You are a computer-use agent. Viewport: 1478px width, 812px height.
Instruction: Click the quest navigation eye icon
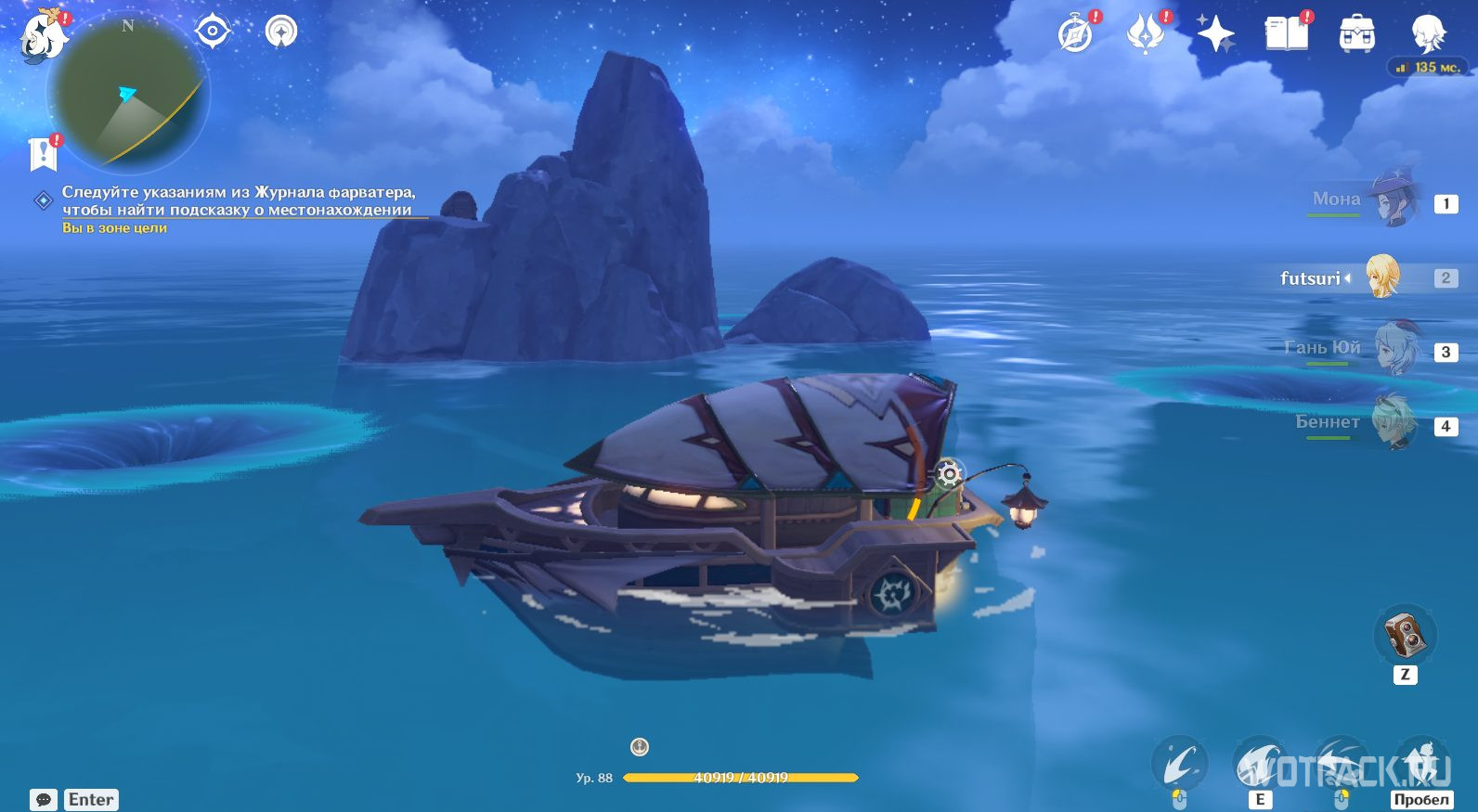[213, 32]
